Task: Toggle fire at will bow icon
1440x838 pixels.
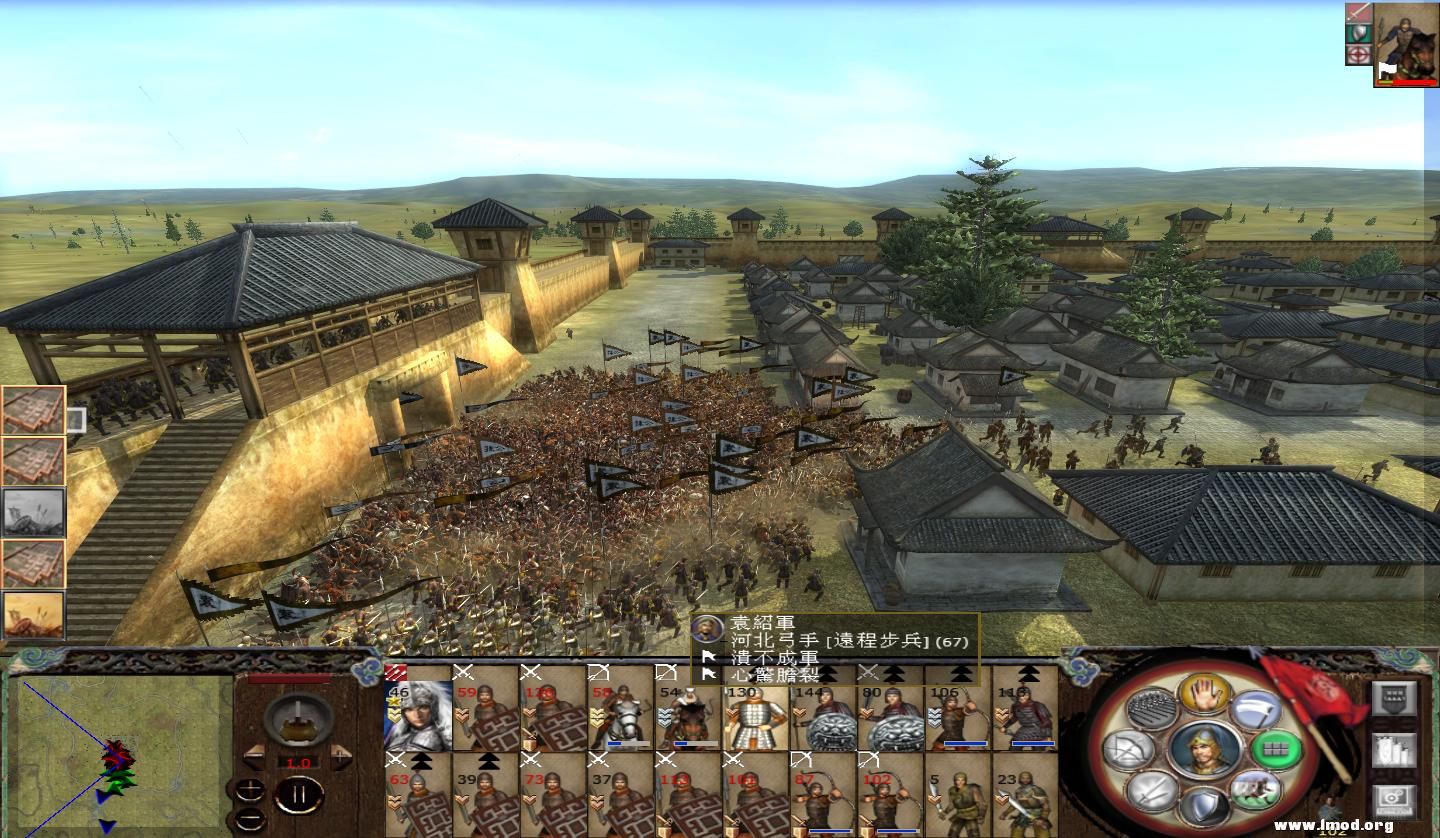Action: [1130, 749]
